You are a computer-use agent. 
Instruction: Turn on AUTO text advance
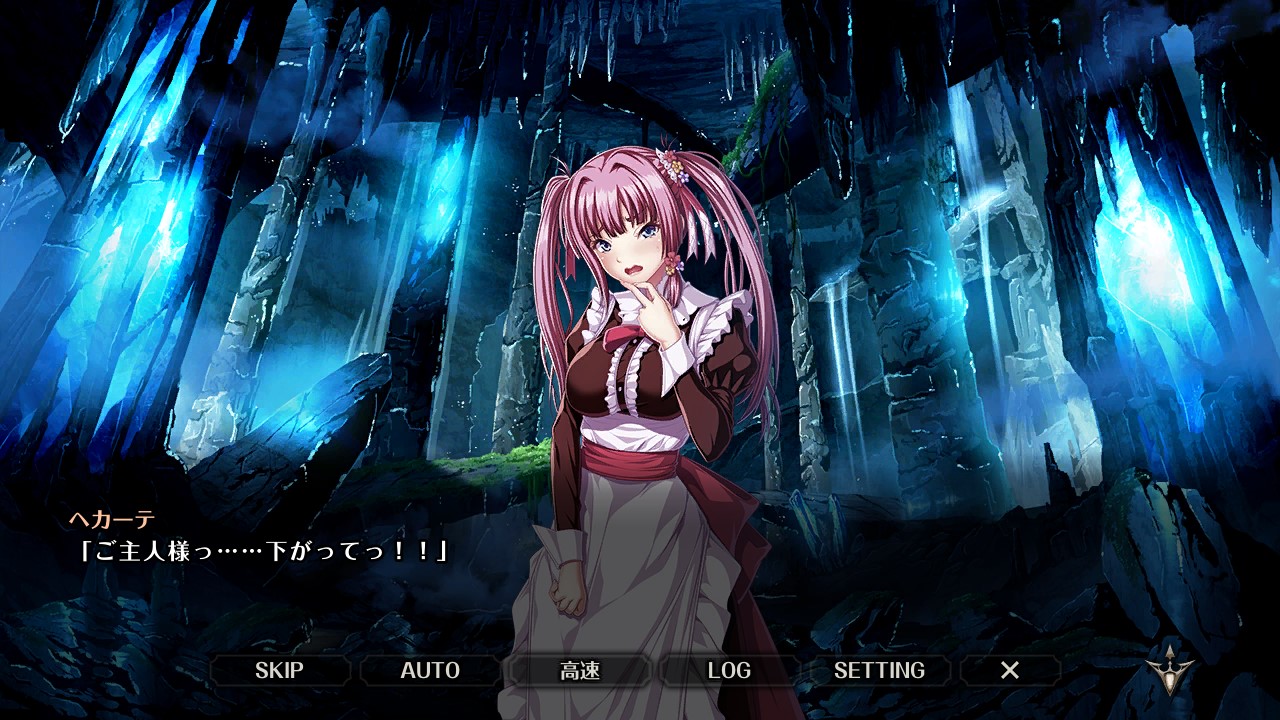pyautogui.click(x=430, y=670)
